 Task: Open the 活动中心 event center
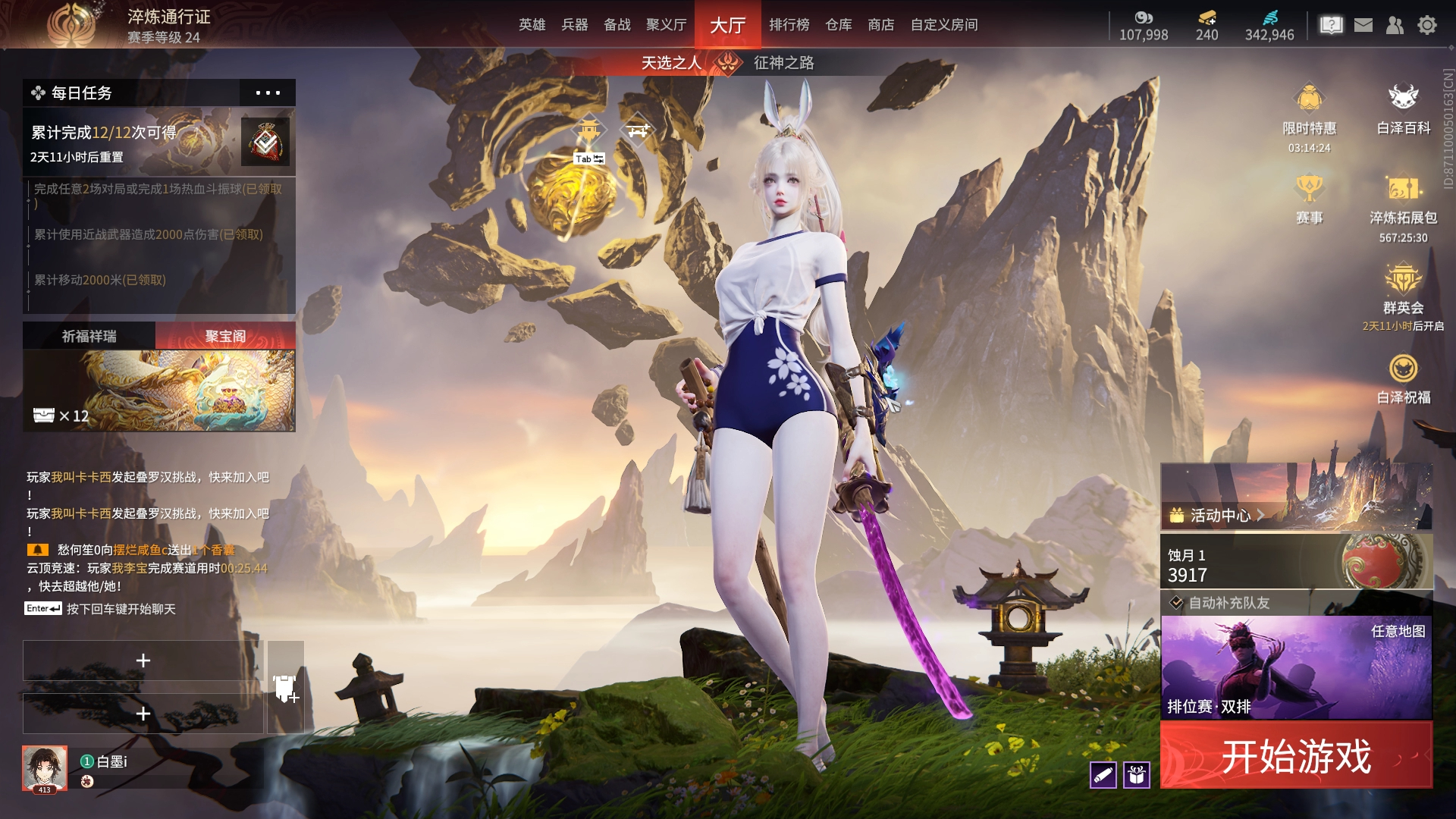coord(1219,516)
